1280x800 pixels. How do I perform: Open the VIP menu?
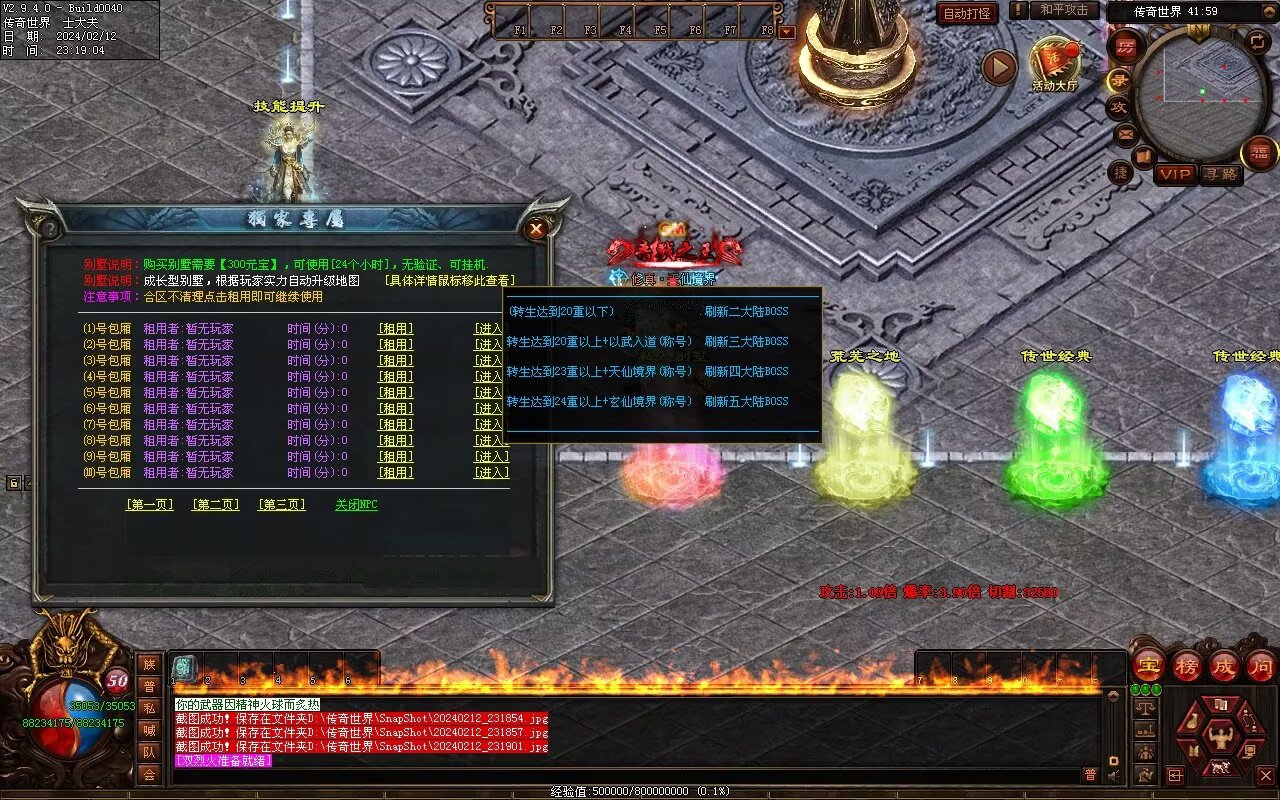(1175, 174)
